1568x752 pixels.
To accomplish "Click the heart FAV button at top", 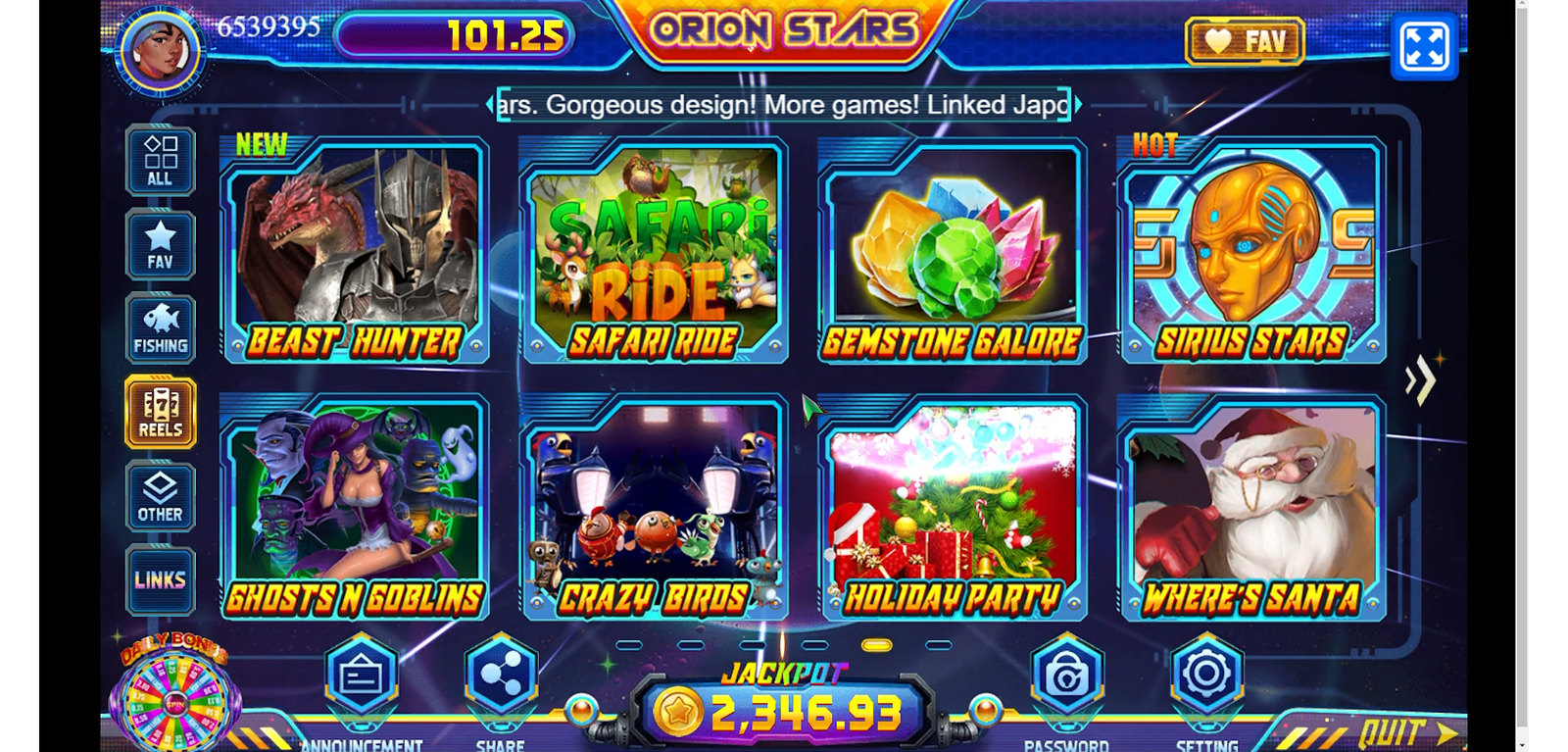I will click(1245, 41).
